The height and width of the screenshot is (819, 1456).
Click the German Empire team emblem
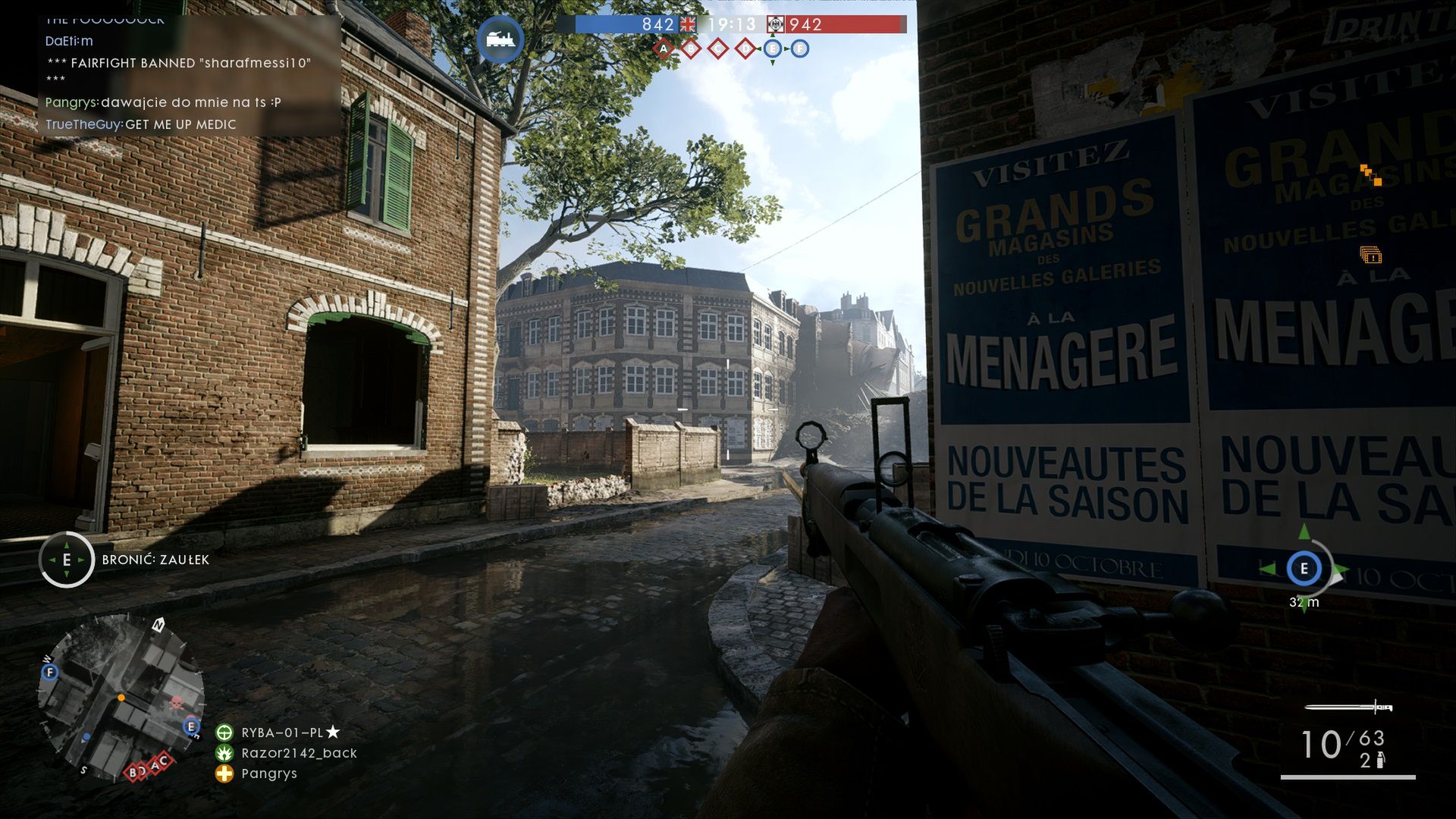775,24
